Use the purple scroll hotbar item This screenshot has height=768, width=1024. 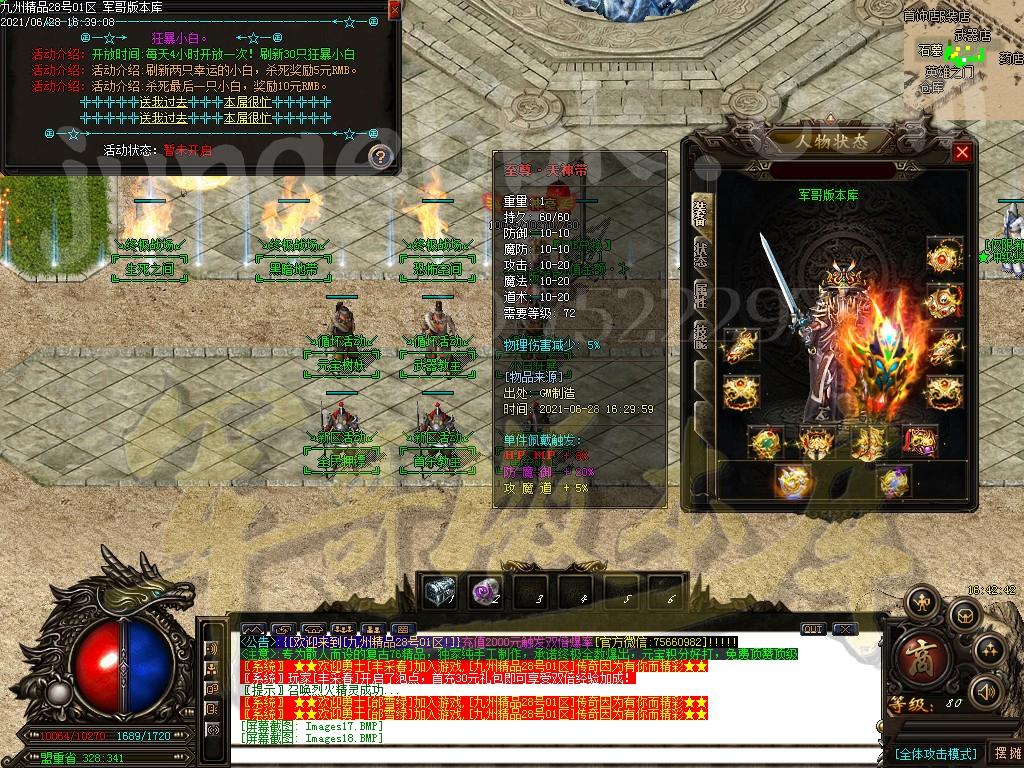[x=485, y=592]
